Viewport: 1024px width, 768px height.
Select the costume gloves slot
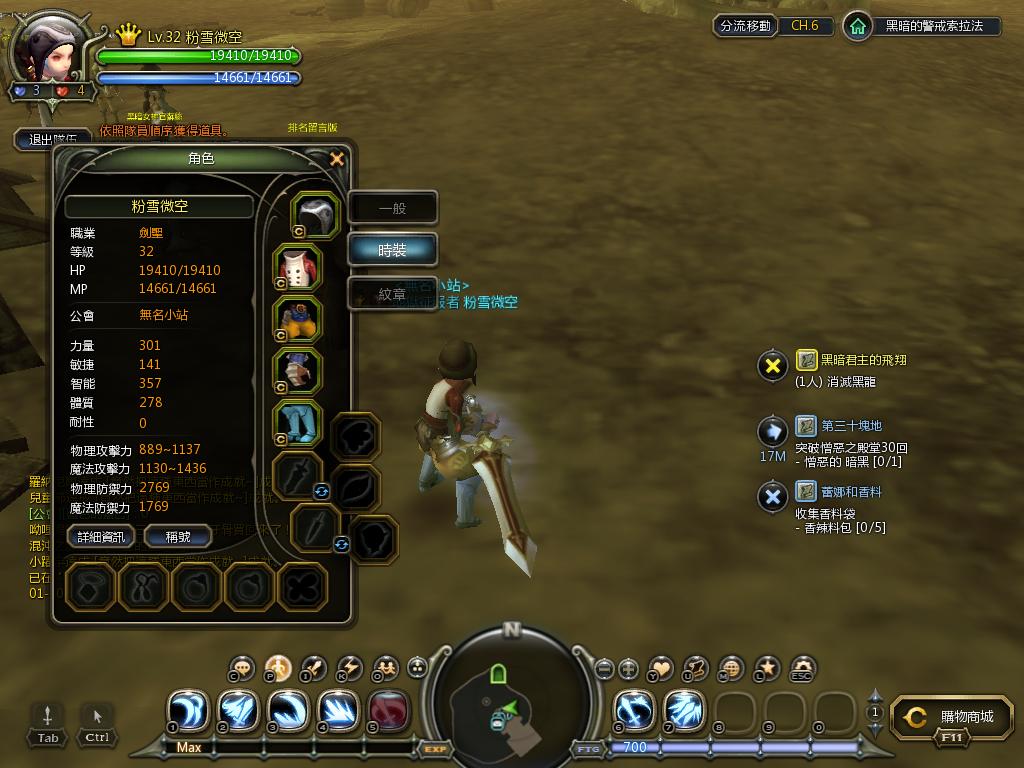click(297, 372)
